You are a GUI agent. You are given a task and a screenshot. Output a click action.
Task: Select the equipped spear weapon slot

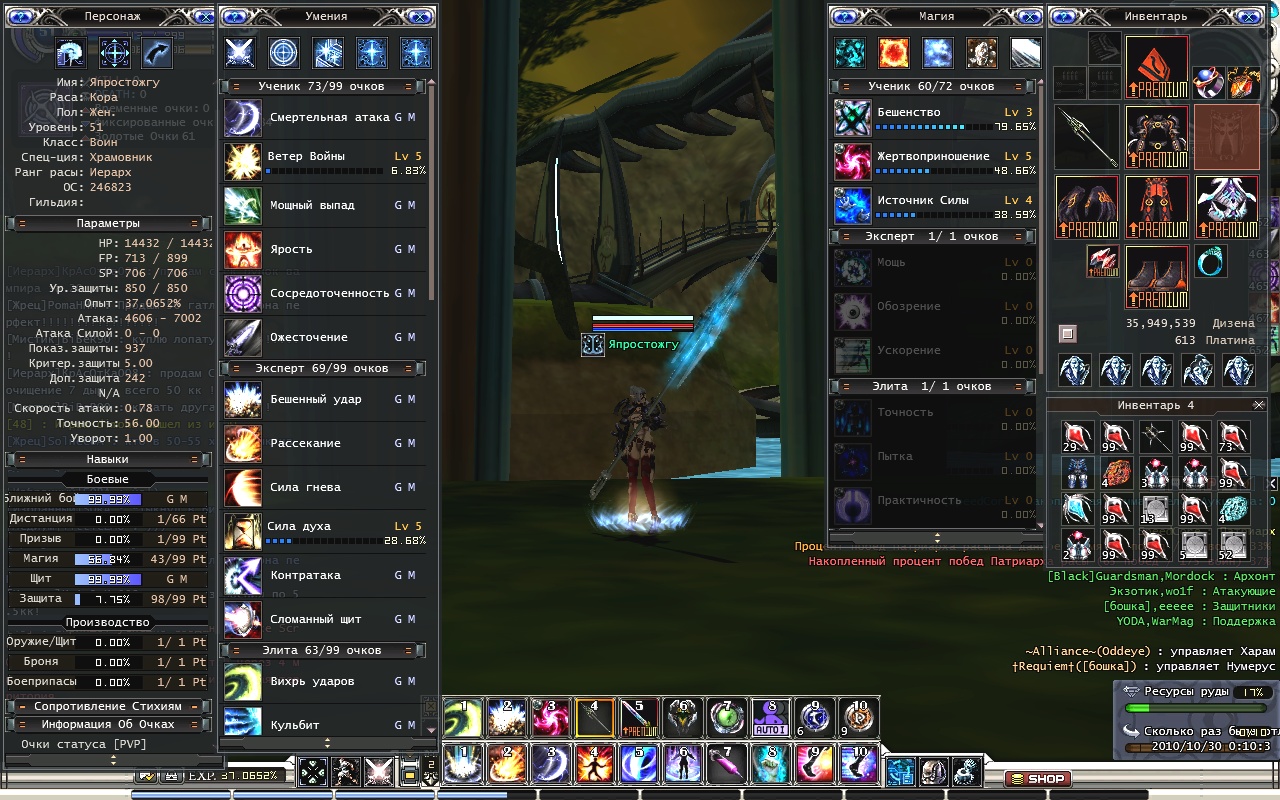click(x=1087, y=137)
